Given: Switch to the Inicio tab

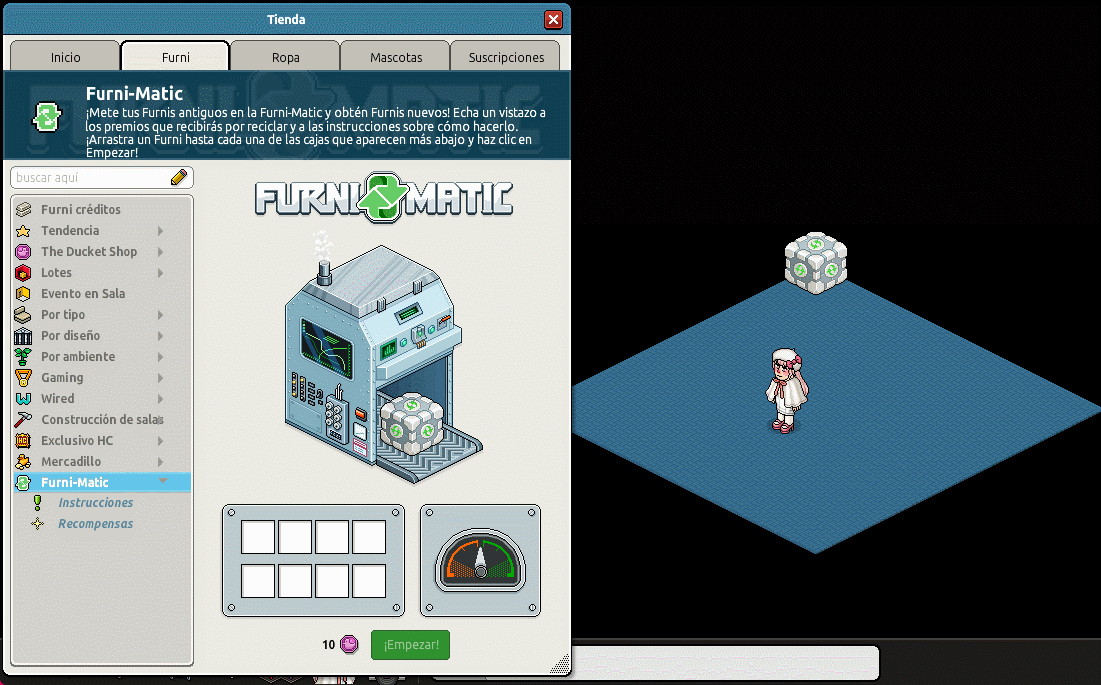Looking at the screenshot, I should 66,57.
